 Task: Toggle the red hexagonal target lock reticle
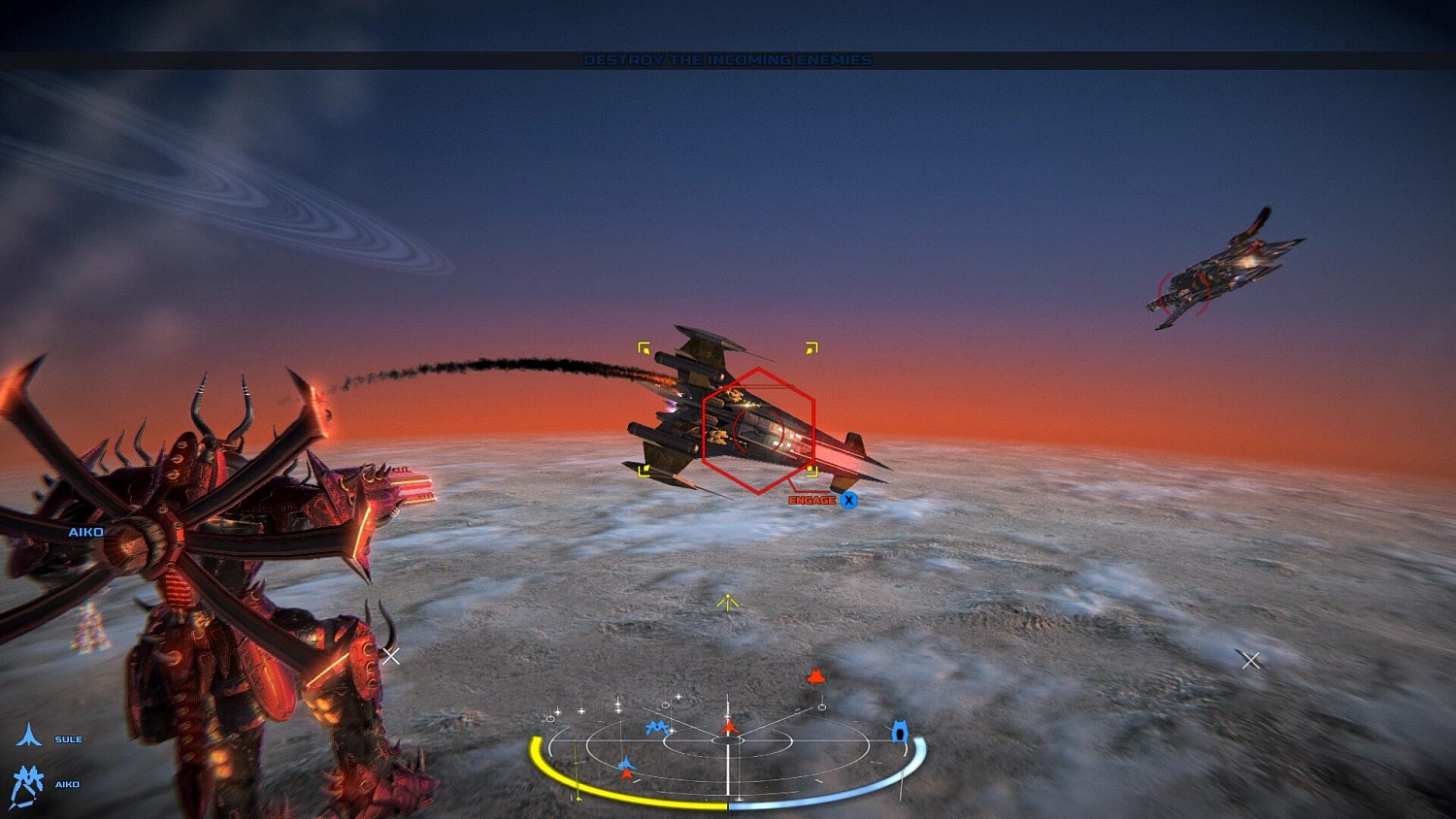click(757, 427)
